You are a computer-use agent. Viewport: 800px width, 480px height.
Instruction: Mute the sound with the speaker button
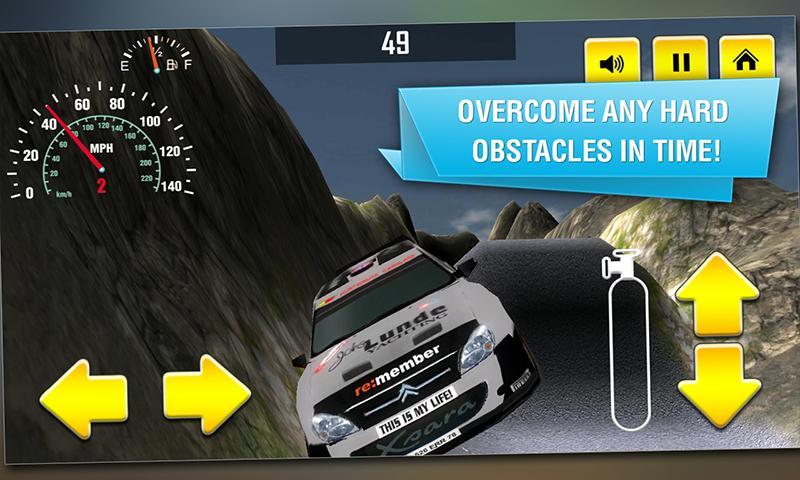coord(611,62)
